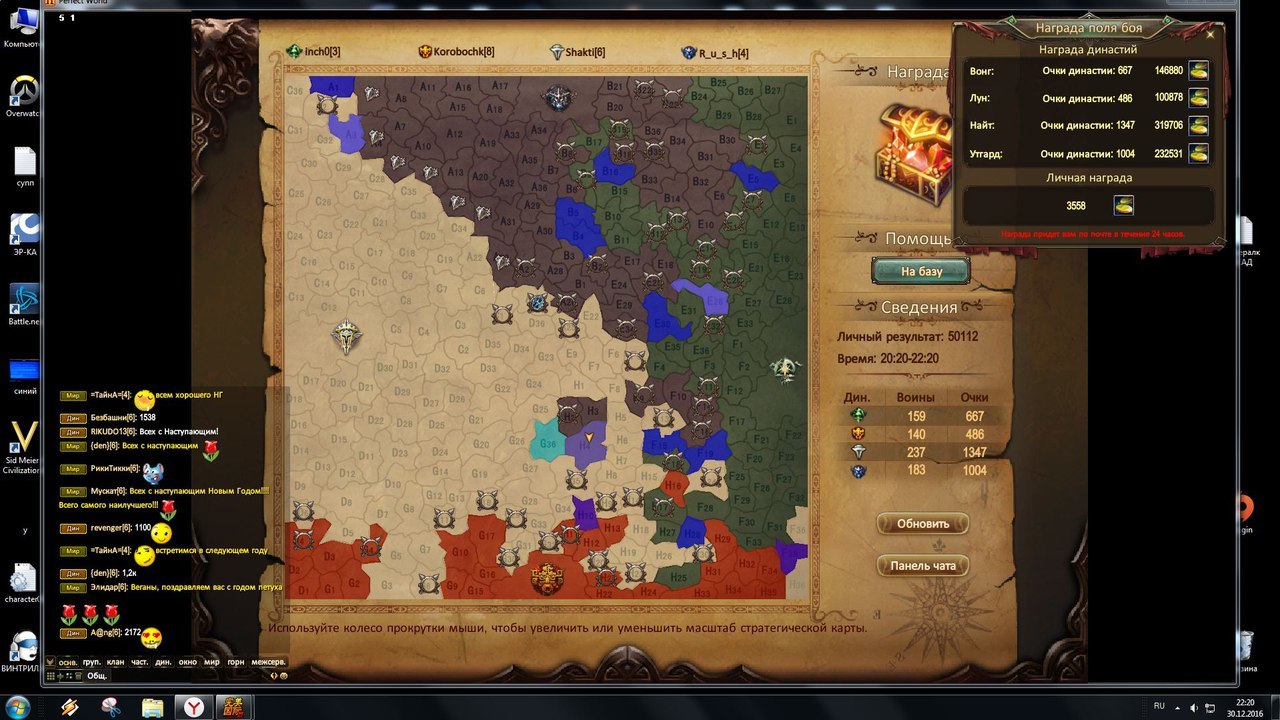
Task: Switch chat to the осн. tab
Action: tap(68, 662)
